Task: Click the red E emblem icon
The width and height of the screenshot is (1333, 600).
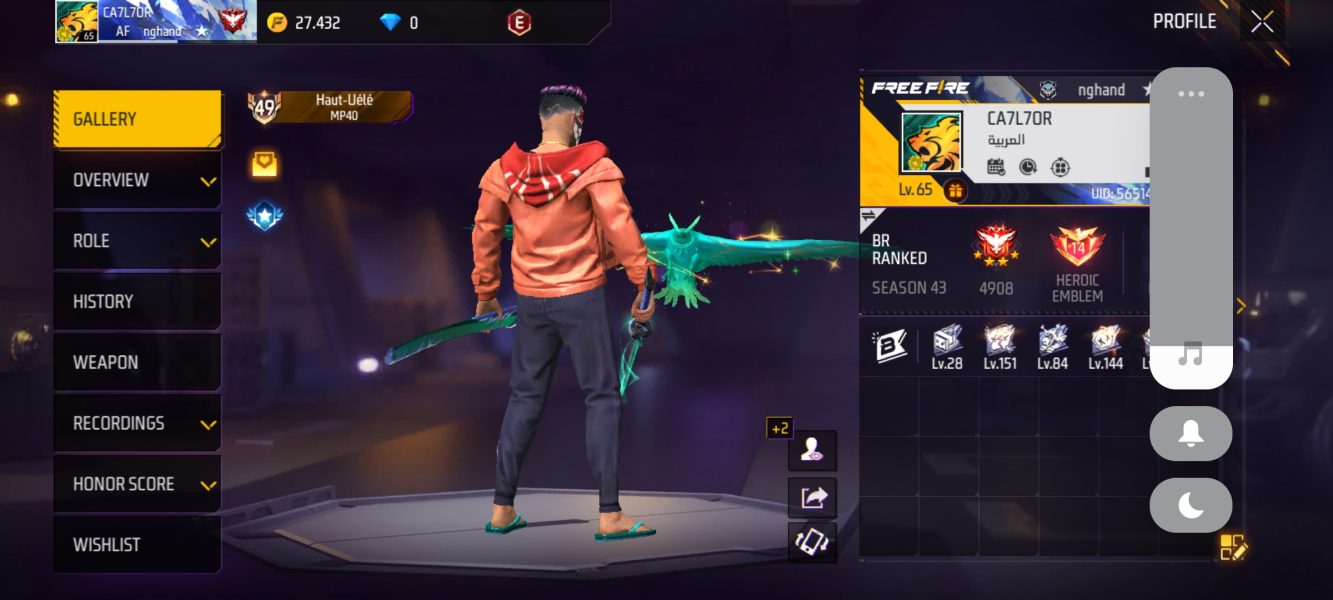Action: [518, 22]
